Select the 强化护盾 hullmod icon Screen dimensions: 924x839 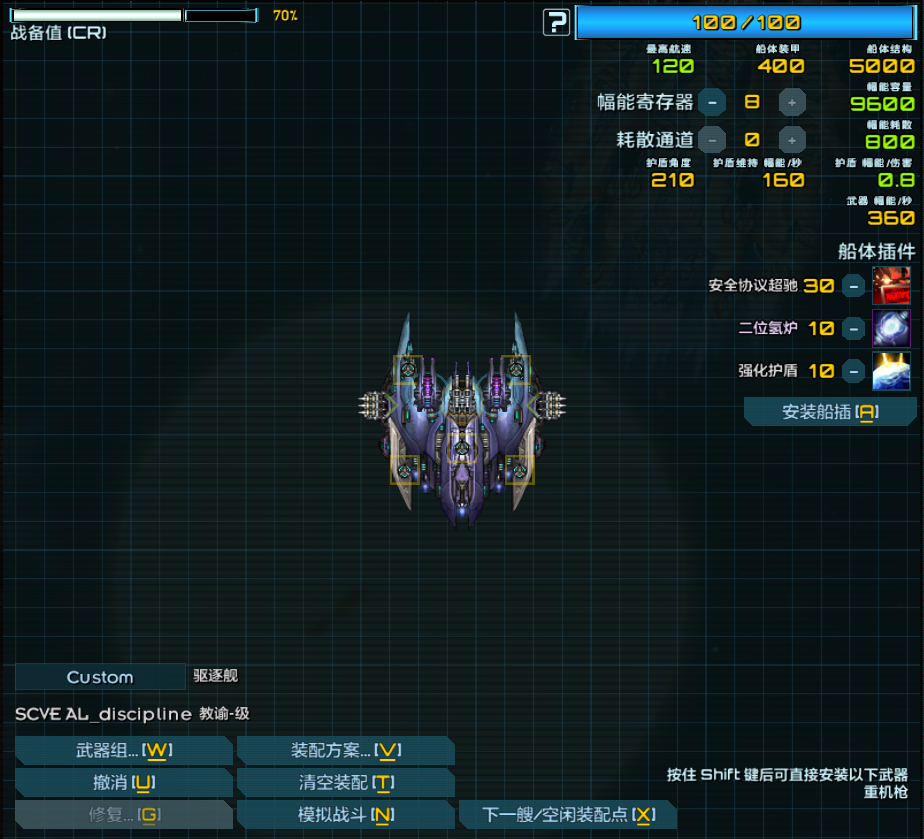pyautogui.click(x=891, y=371)
